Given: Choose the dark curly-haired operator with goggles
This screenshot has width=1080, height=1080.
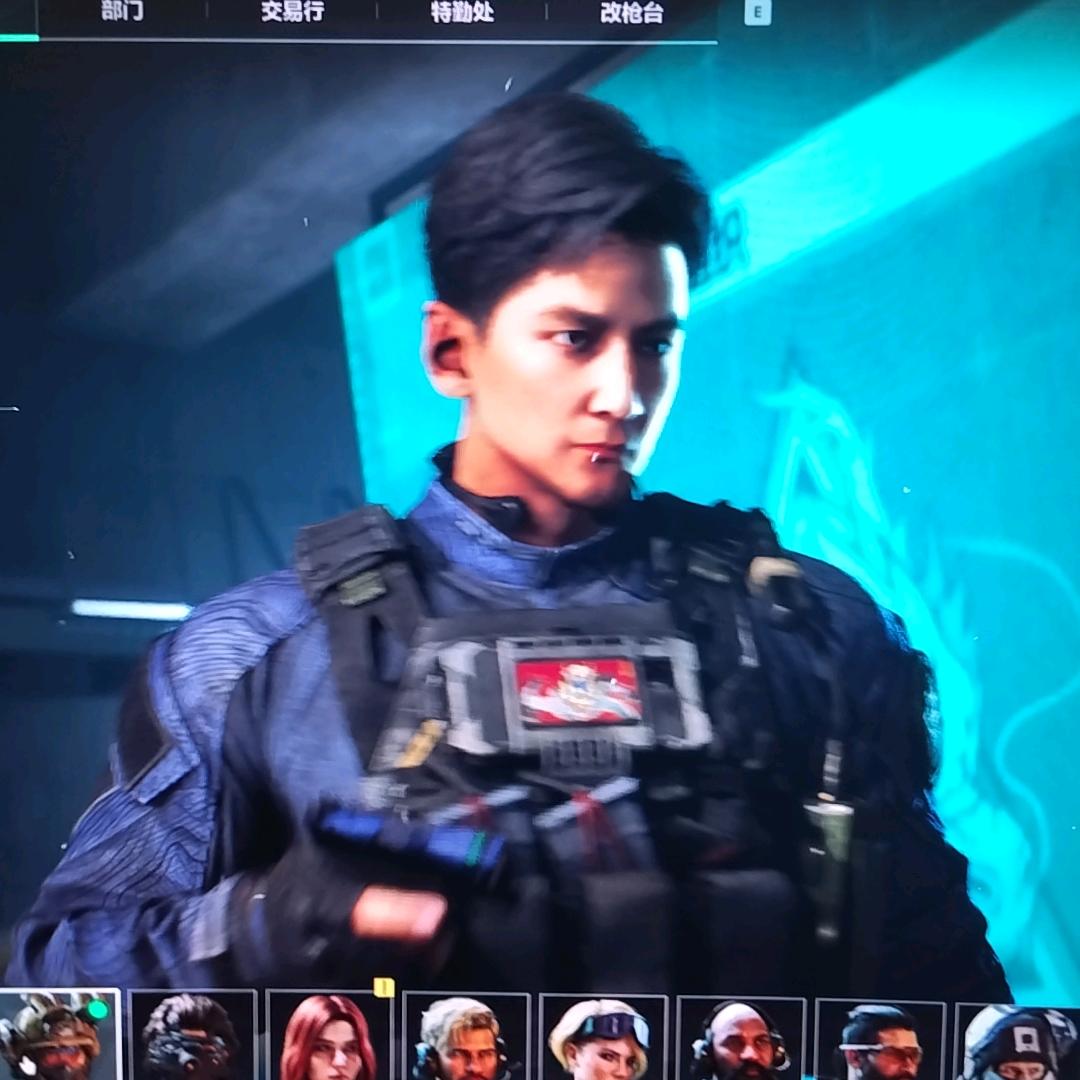Looking at the screenshot, I should tap(192, 1037).
